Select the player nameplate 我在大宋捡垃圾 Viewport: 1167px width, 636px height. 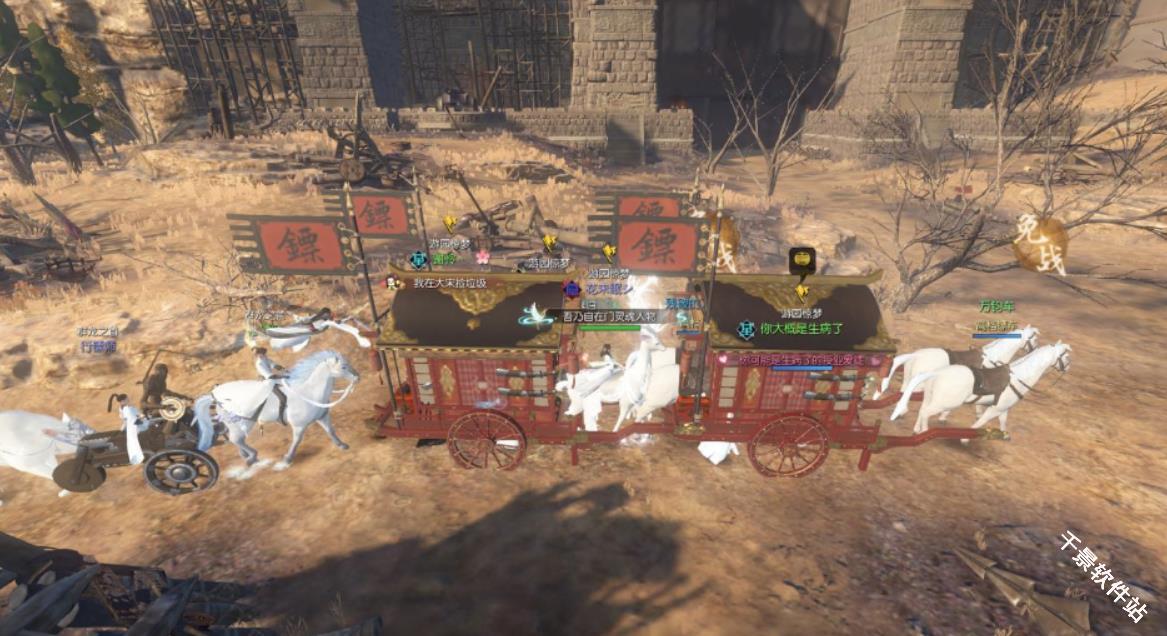click(x=449, y=283)
